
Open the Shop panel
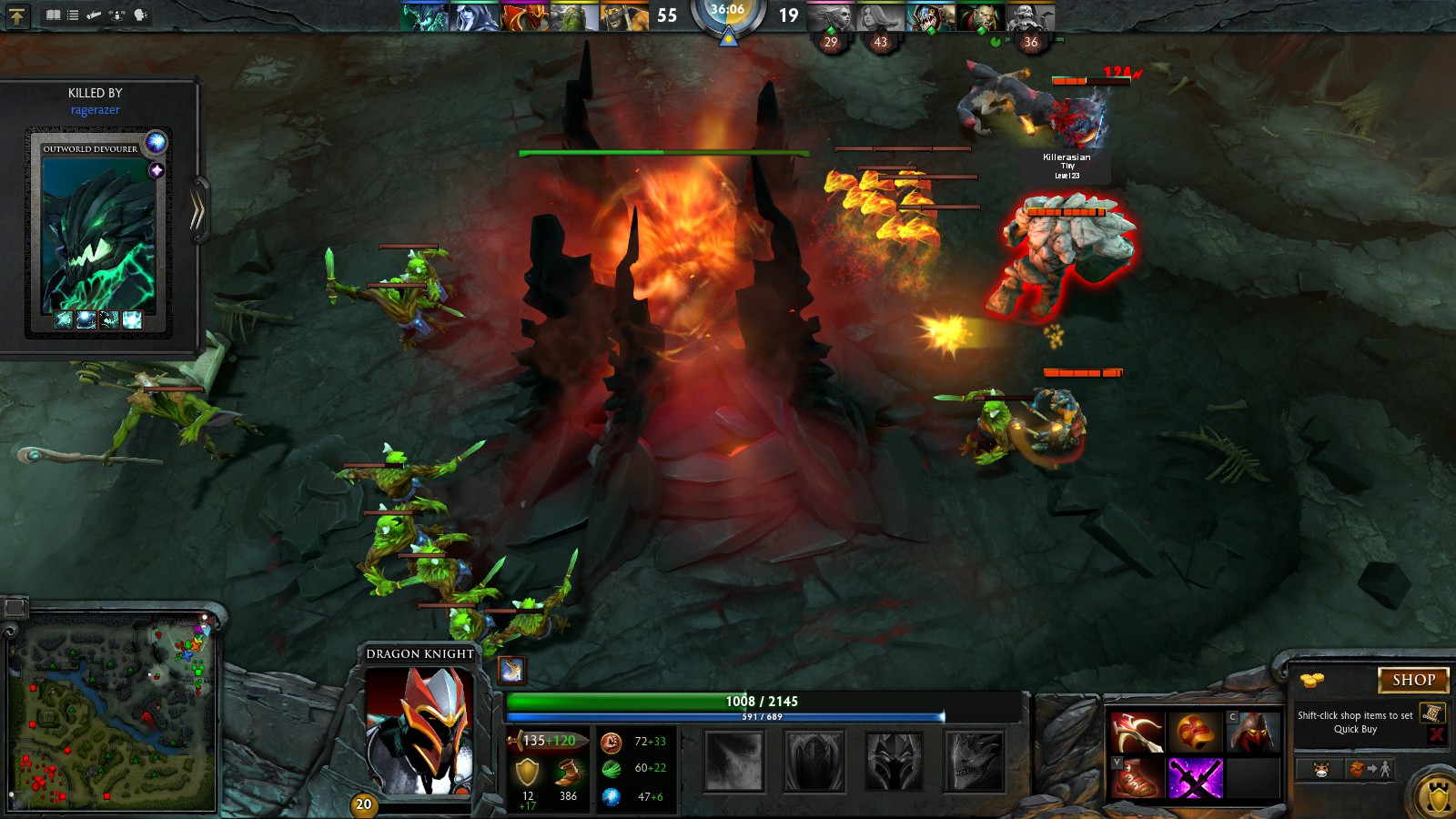tap(1412, 680)
